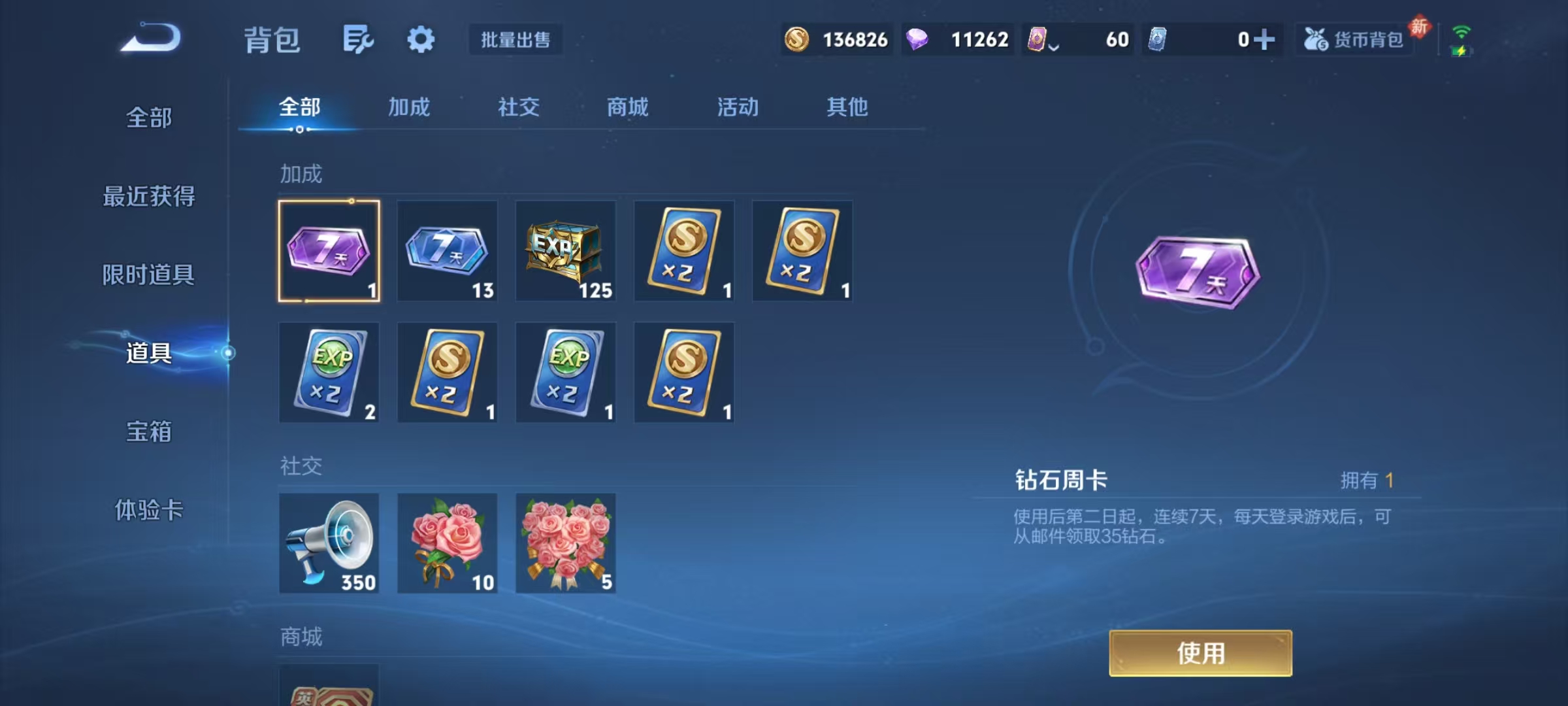
Task: Switch to the 商城 tab
Action: pyautogui.click(x=626, y=108)
